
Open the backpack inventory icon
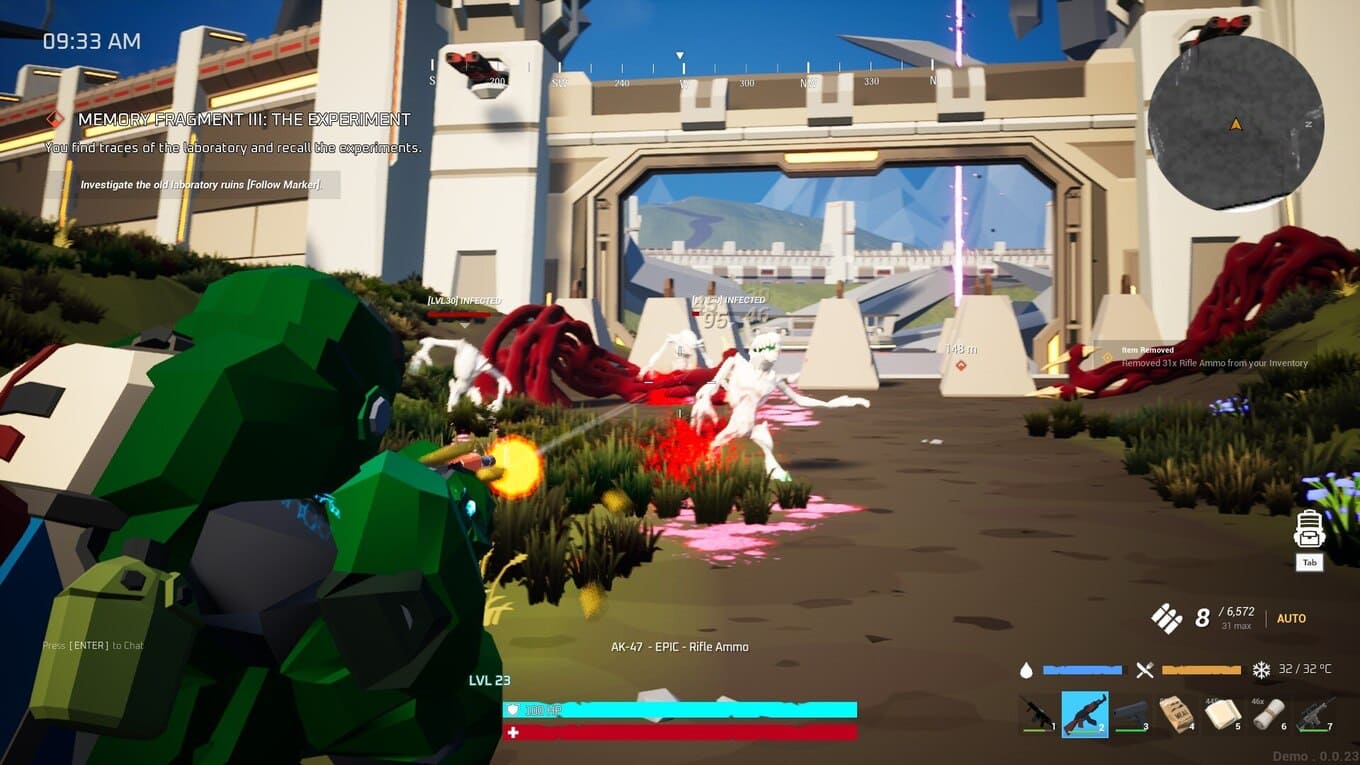(1309, 530)
